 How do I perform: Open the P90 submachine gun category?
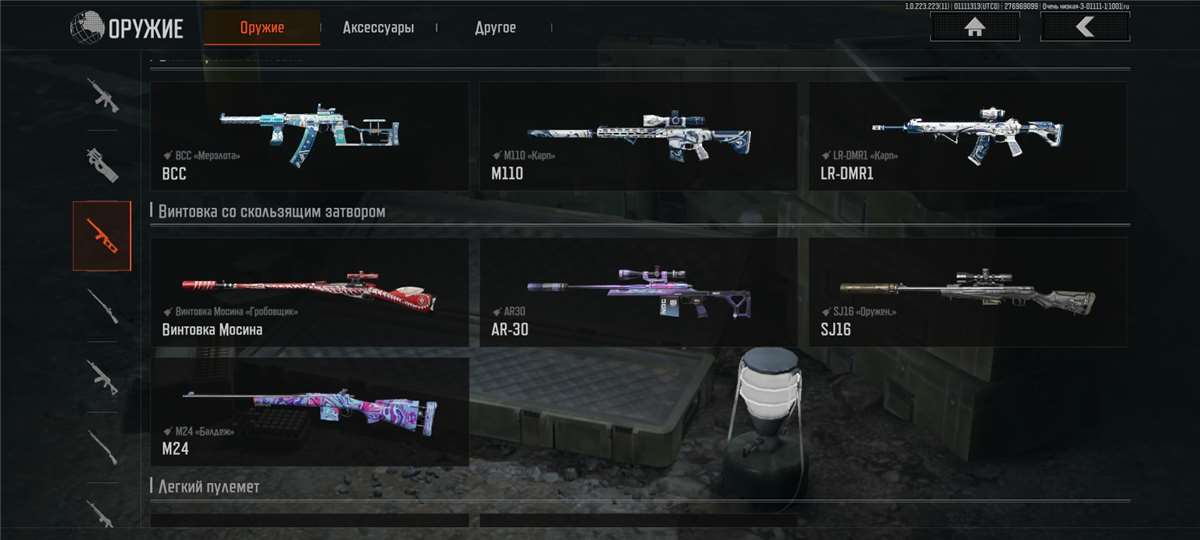[102, 164]
